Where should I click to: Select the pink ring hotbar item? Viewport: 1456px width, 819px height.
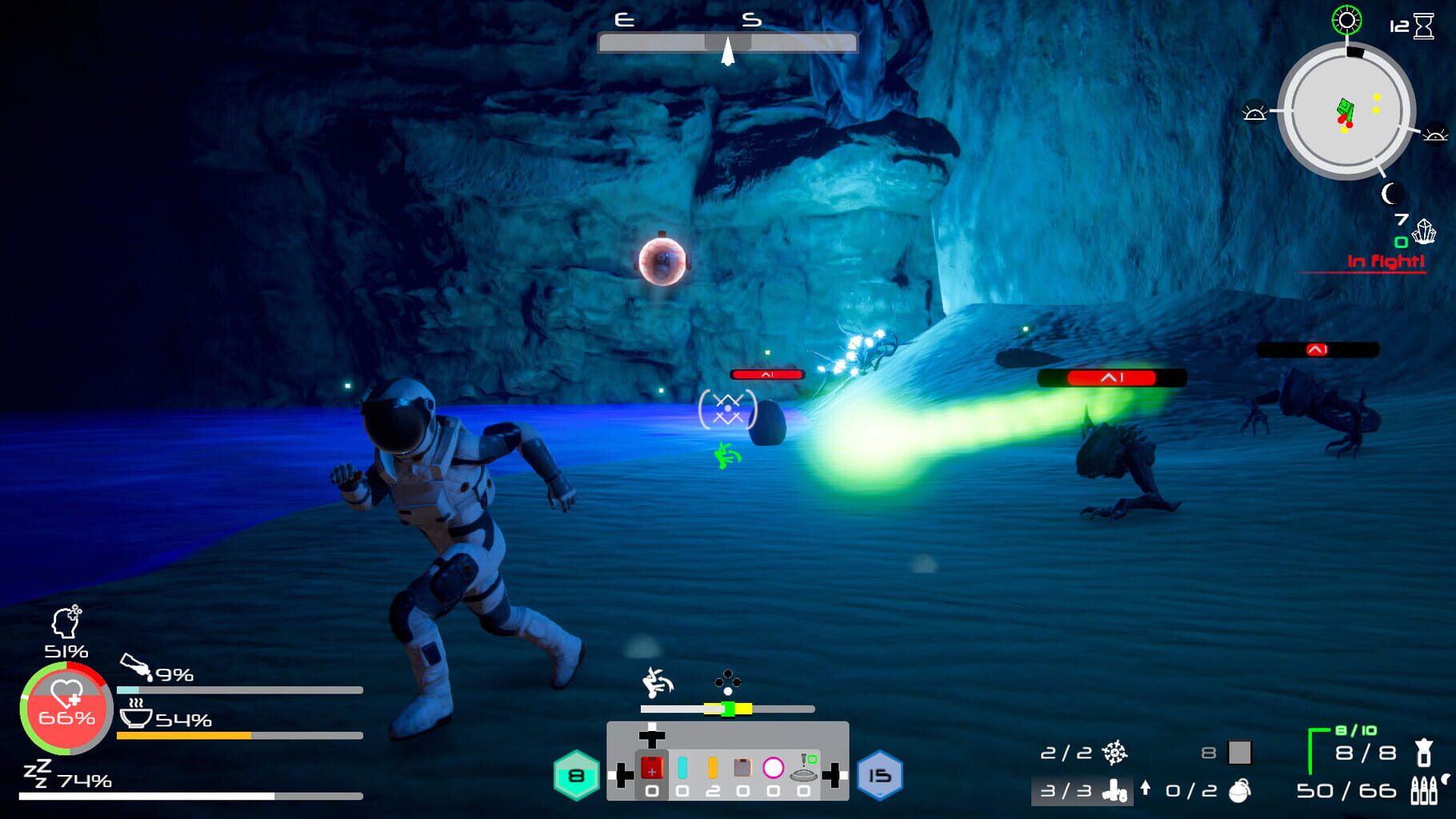pos(773,768)
